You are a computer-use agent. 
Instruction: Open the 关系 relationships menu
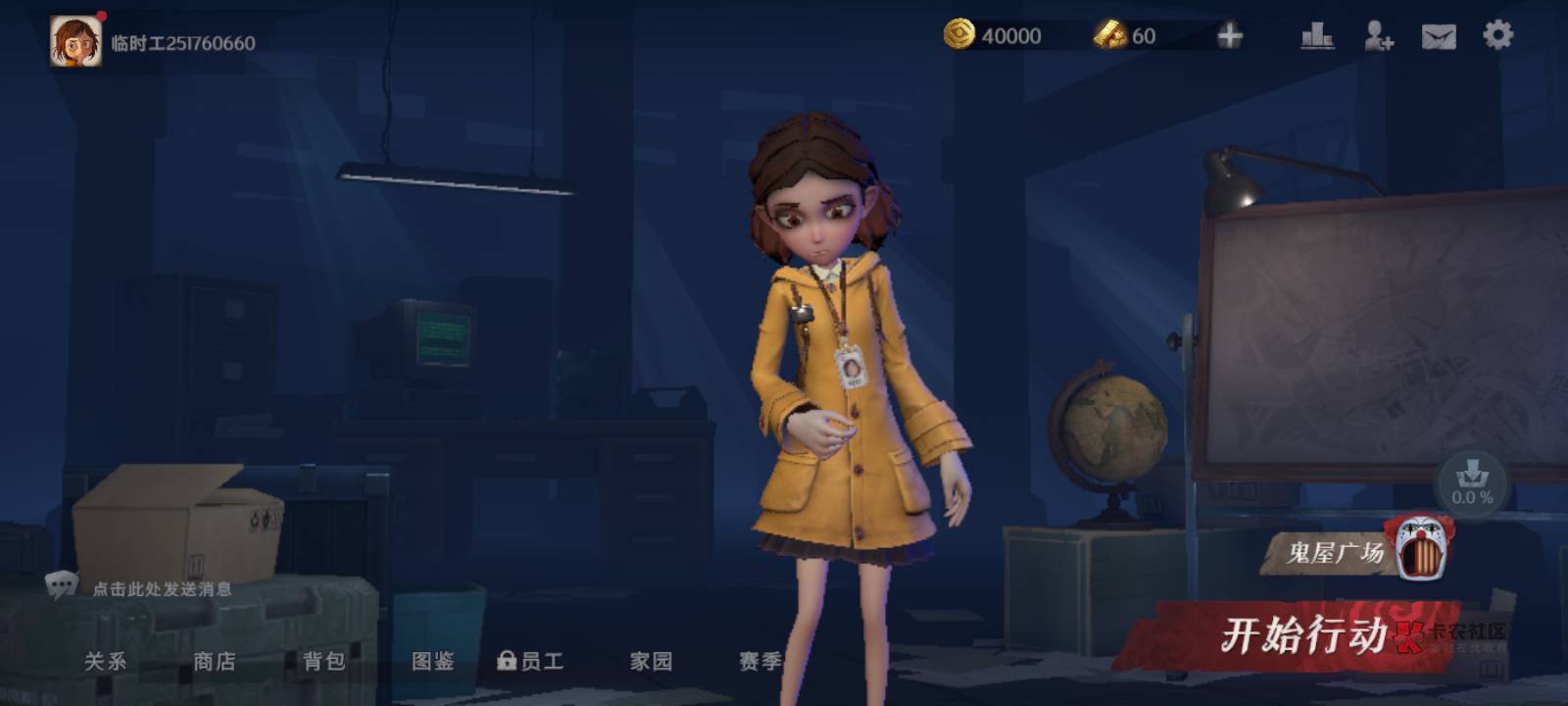point(105,661)
